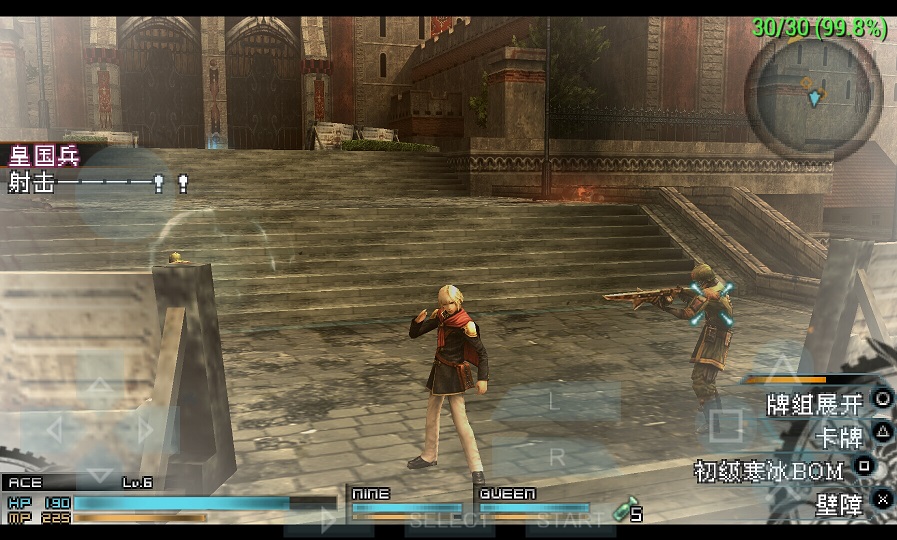This screenshot has width=897, height=540.
Task: Tap the fast-forward arrow overlay button
Action: [x=328, y=520]
